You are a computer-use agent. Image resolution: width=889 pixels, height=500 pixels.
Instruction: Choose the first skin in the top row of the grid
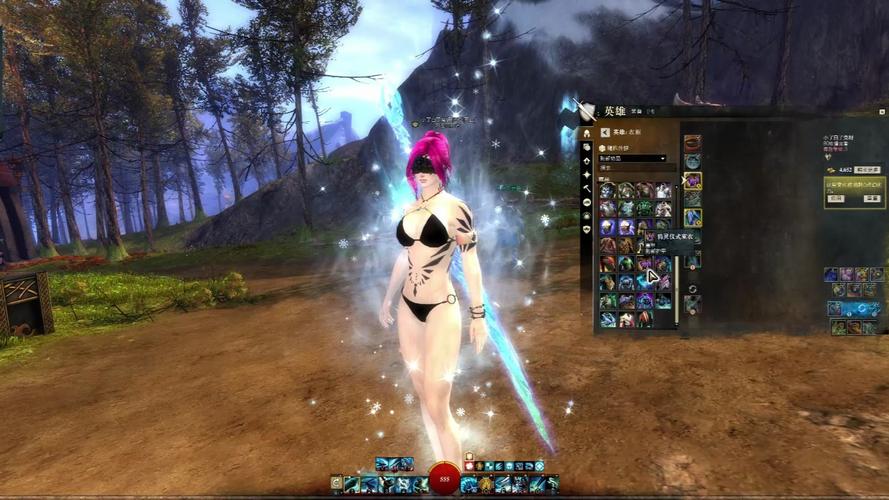click(x=607, y=190)
